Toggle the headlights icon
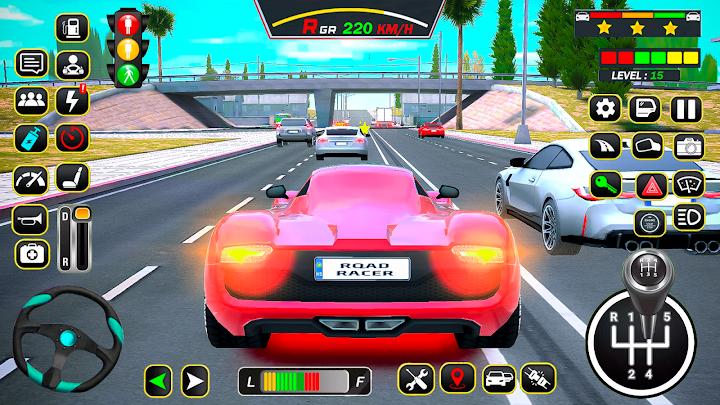Image resolution: width=720 pixels, height=405 pixels. pyautogui.click(x=689, y=216)
